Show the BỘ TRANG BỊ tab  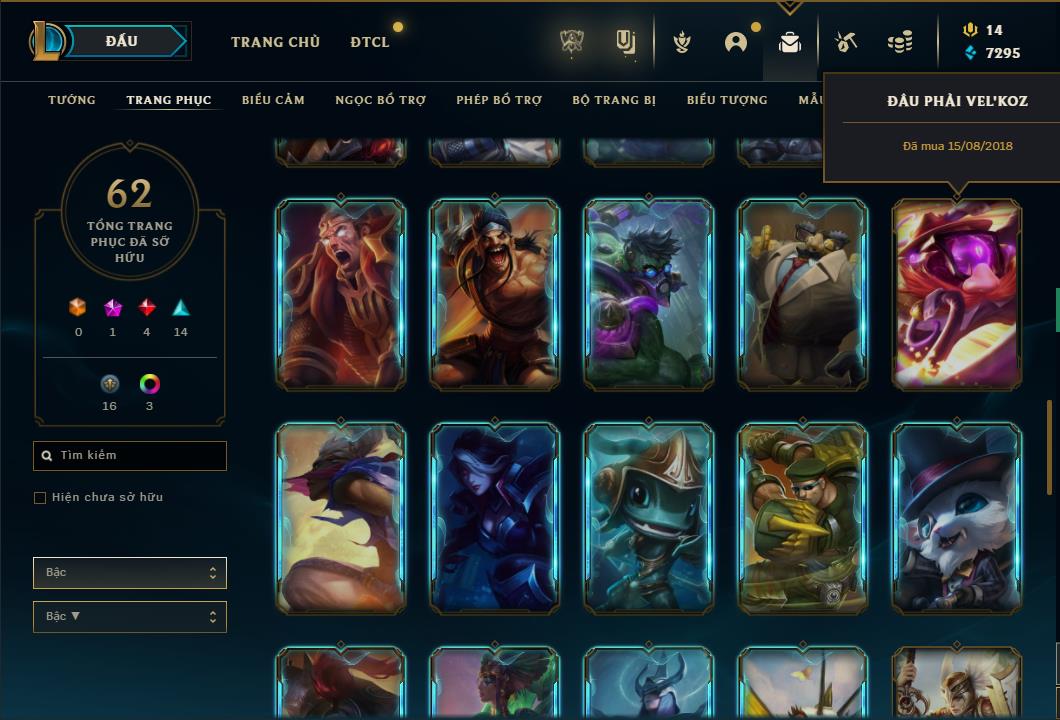click(x=614, y=100)
